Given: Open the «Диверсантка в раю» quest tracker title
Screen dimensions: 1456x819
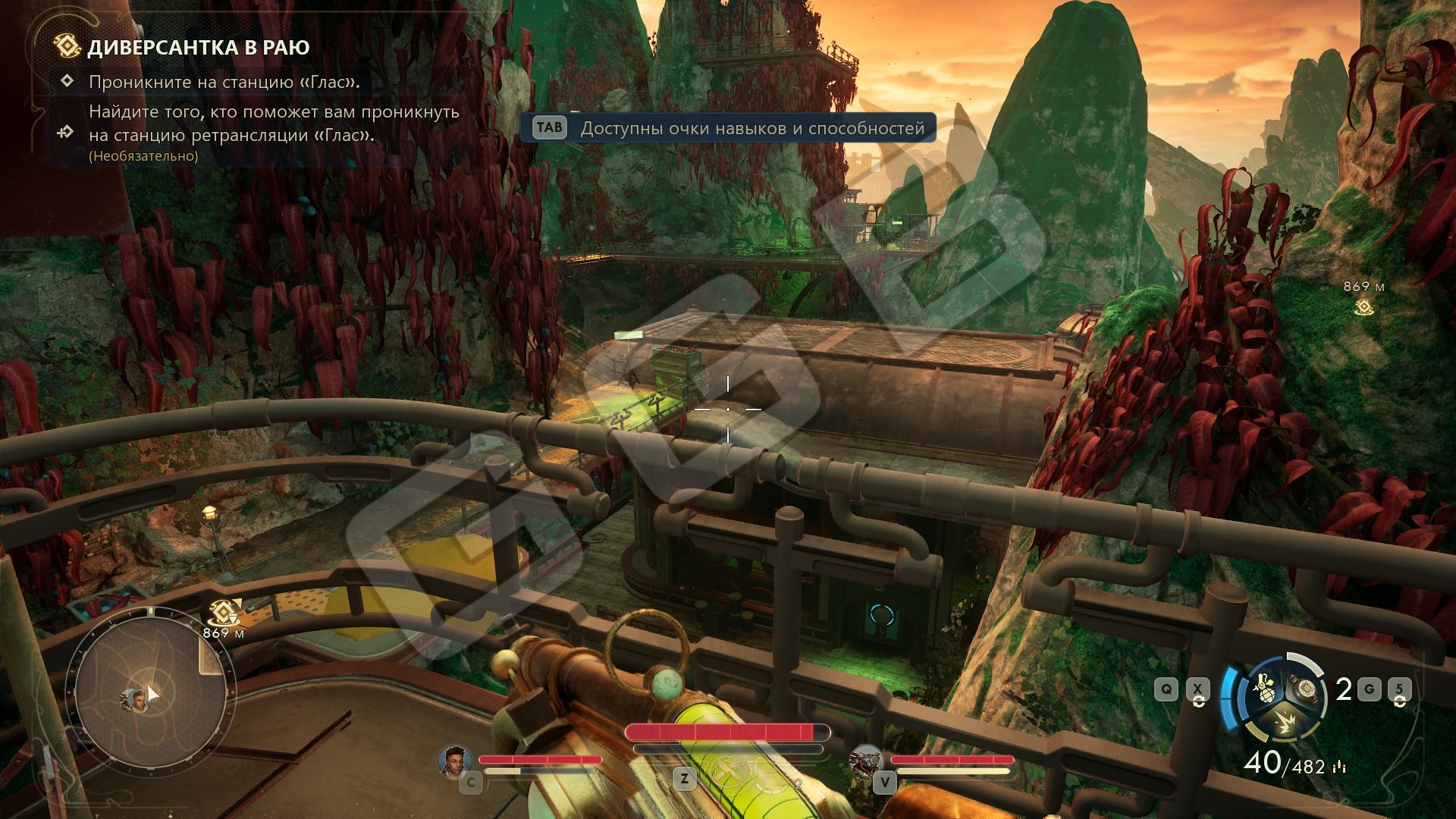Looking at the screenshot, I should 199,47.
